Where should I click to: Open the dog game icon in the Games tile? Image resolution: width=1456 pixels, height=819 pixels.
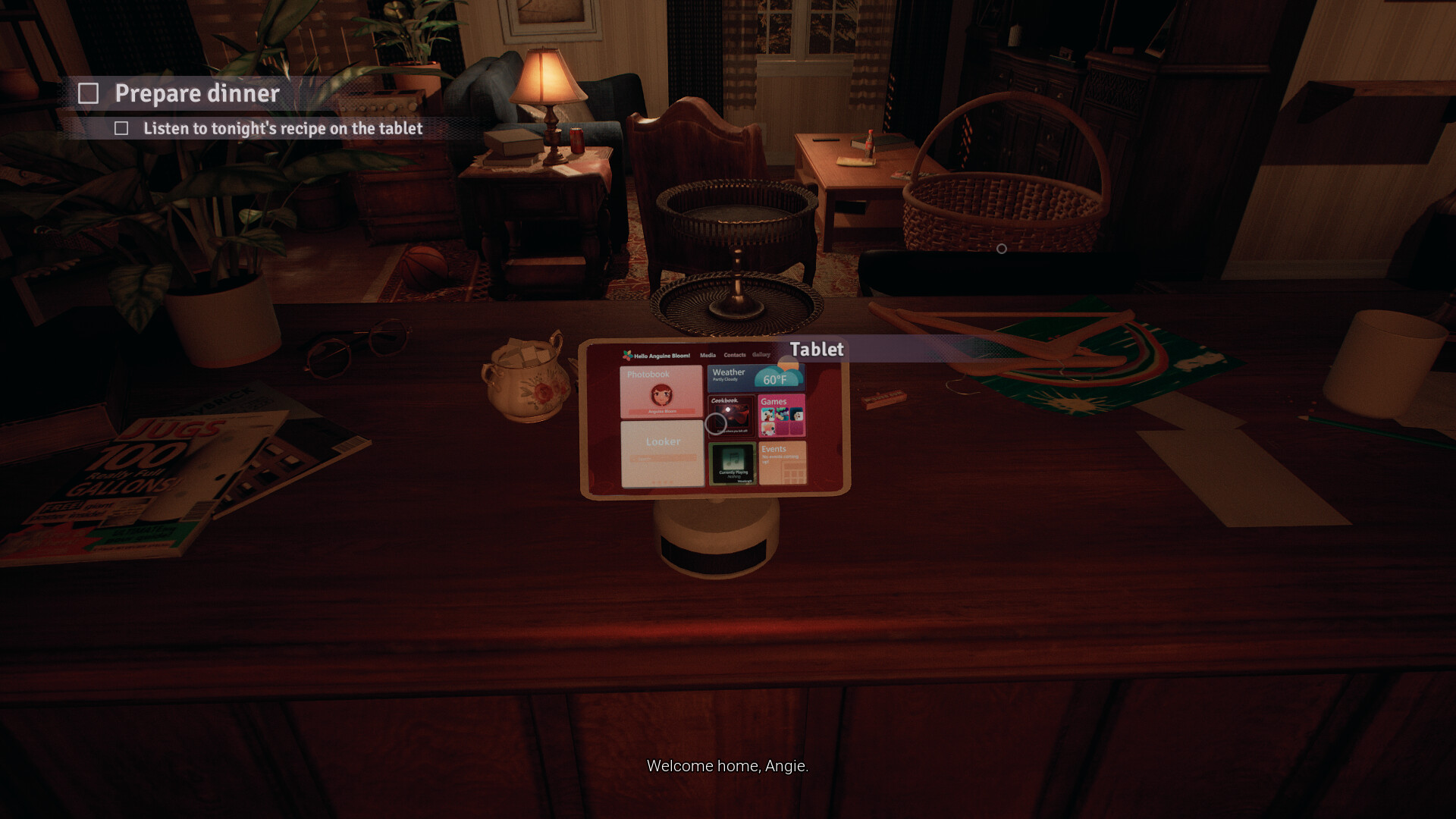pyautogui.click(x=769, y=415)
